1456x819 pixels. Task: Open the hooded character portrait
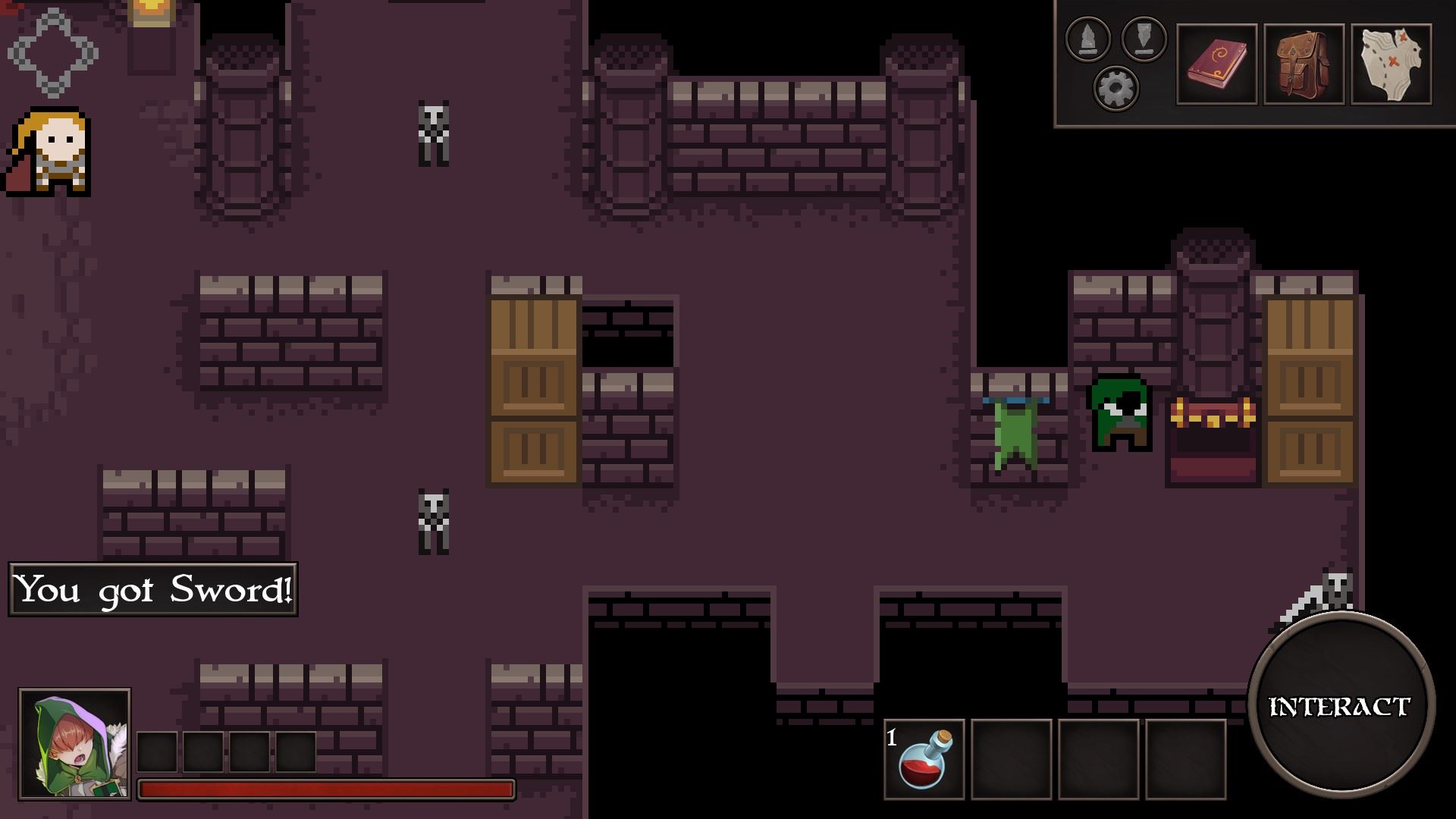pyautogui.click(x=73, y=743)
